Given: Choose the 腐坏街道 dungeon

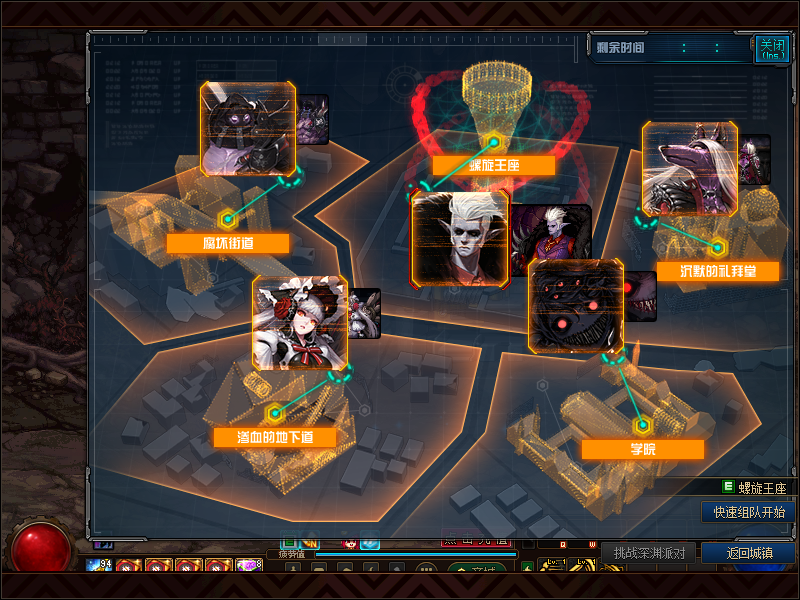Looking at the screenshot, I should [x=228, y=243].
